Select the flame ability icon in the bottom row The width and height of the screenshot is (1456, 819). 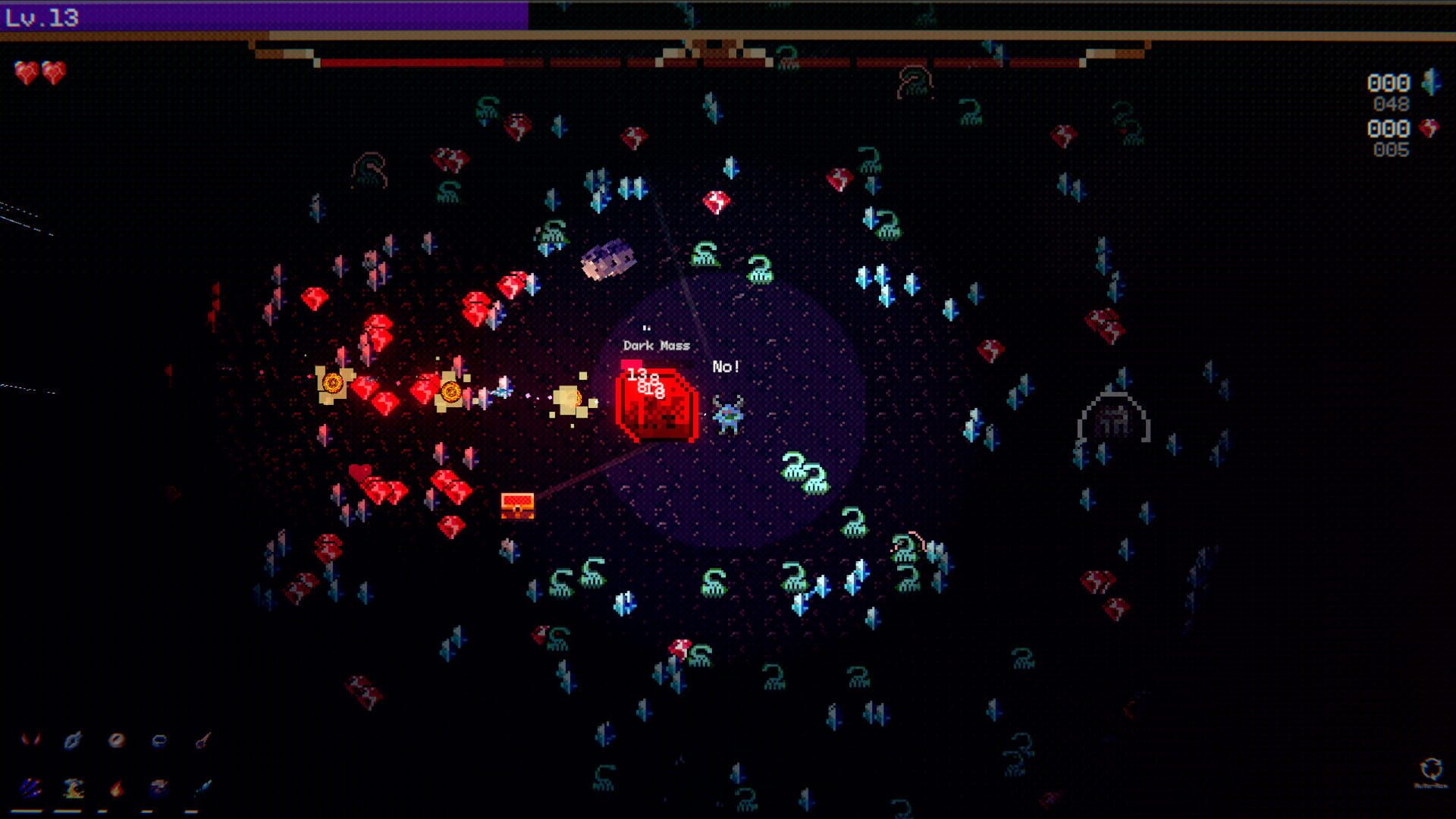(115, 789)
